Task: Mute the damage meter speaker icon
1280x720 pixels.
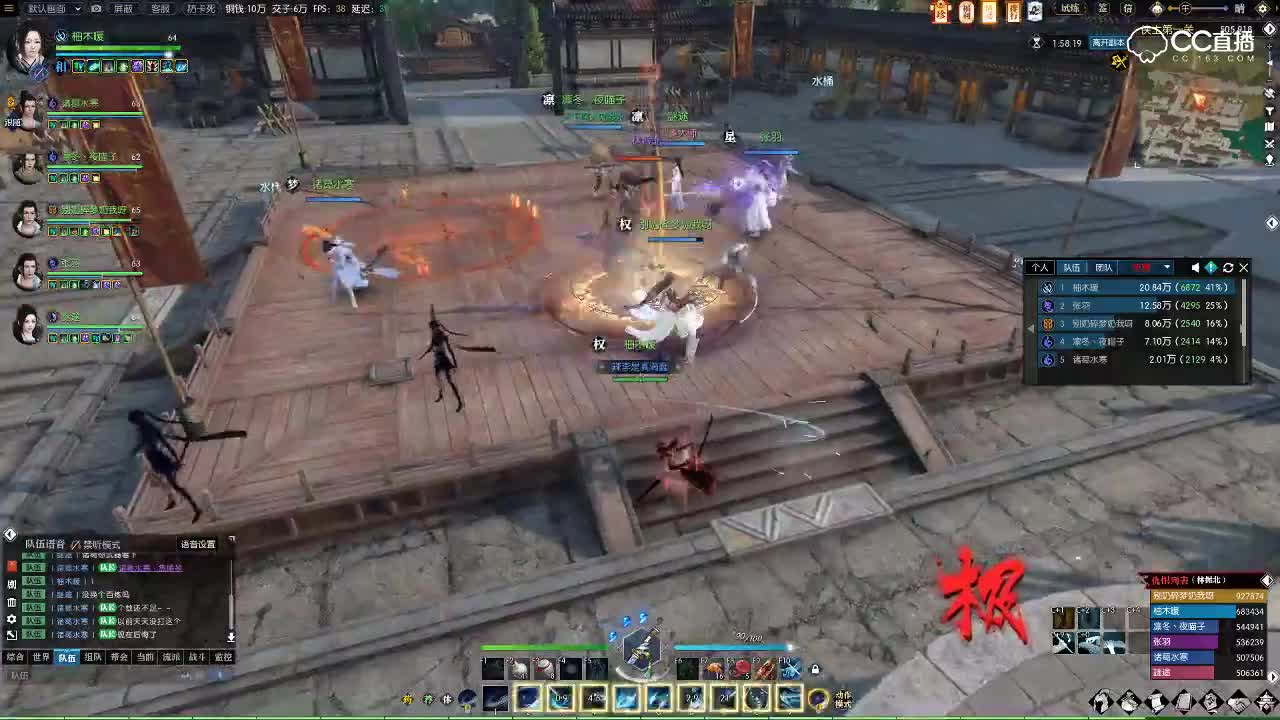Action: tap(1196, 268)
